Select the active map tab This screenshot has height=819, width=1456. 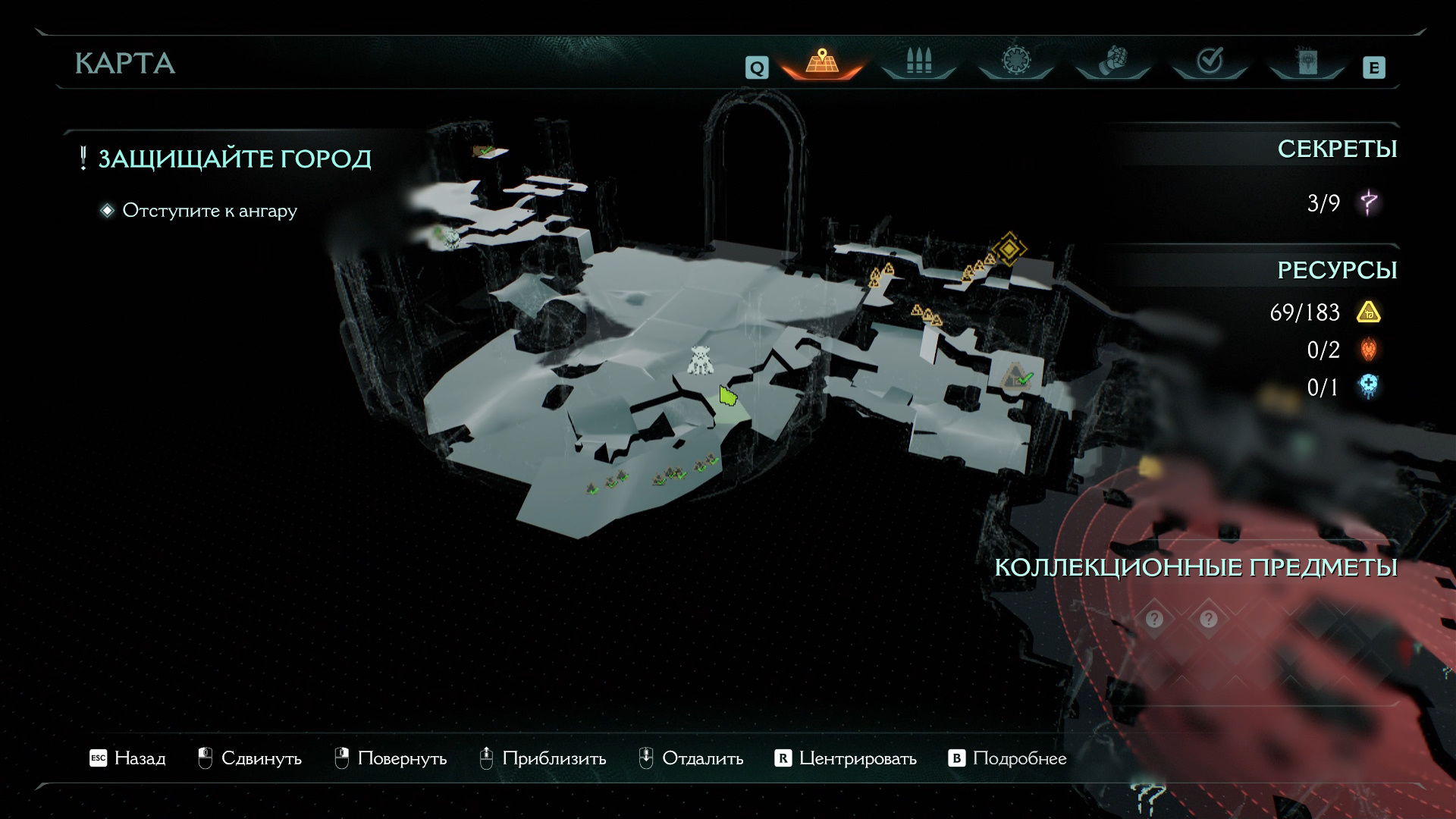tap(821, 61)
